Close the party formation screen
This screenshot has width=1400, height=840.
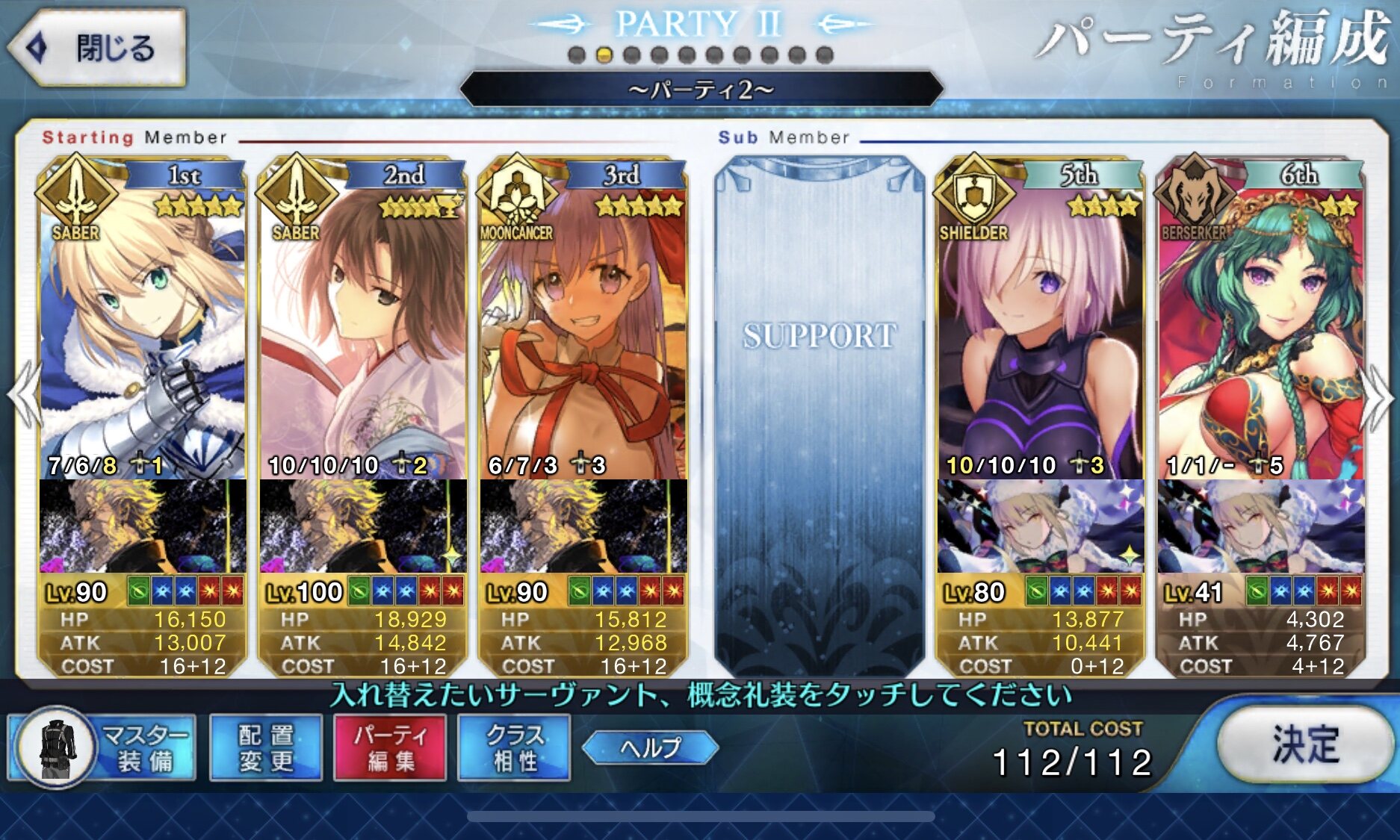pos(97,49)
